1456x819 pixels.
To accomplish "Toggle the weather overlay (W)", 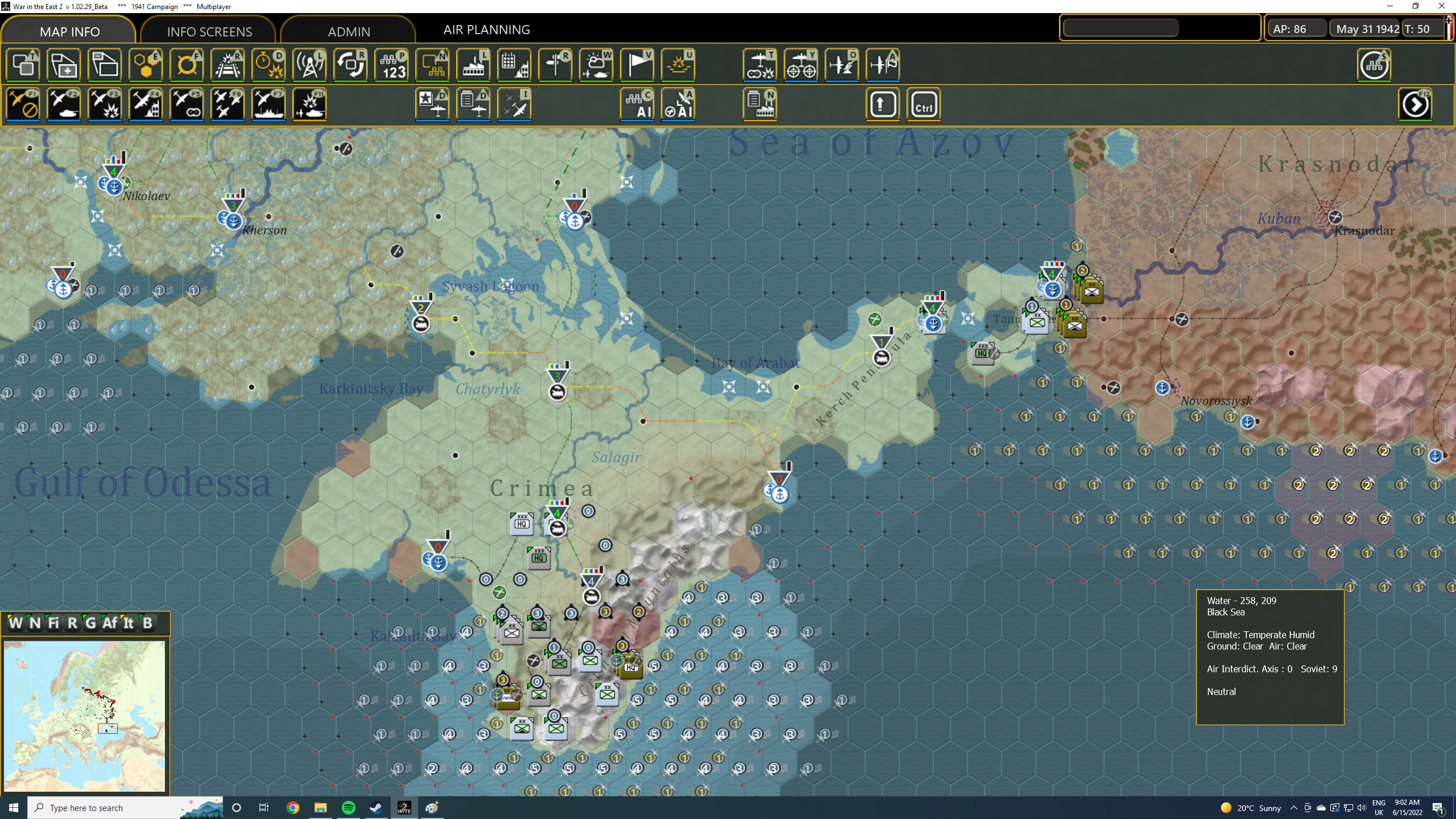I will (x=595, y=65).
